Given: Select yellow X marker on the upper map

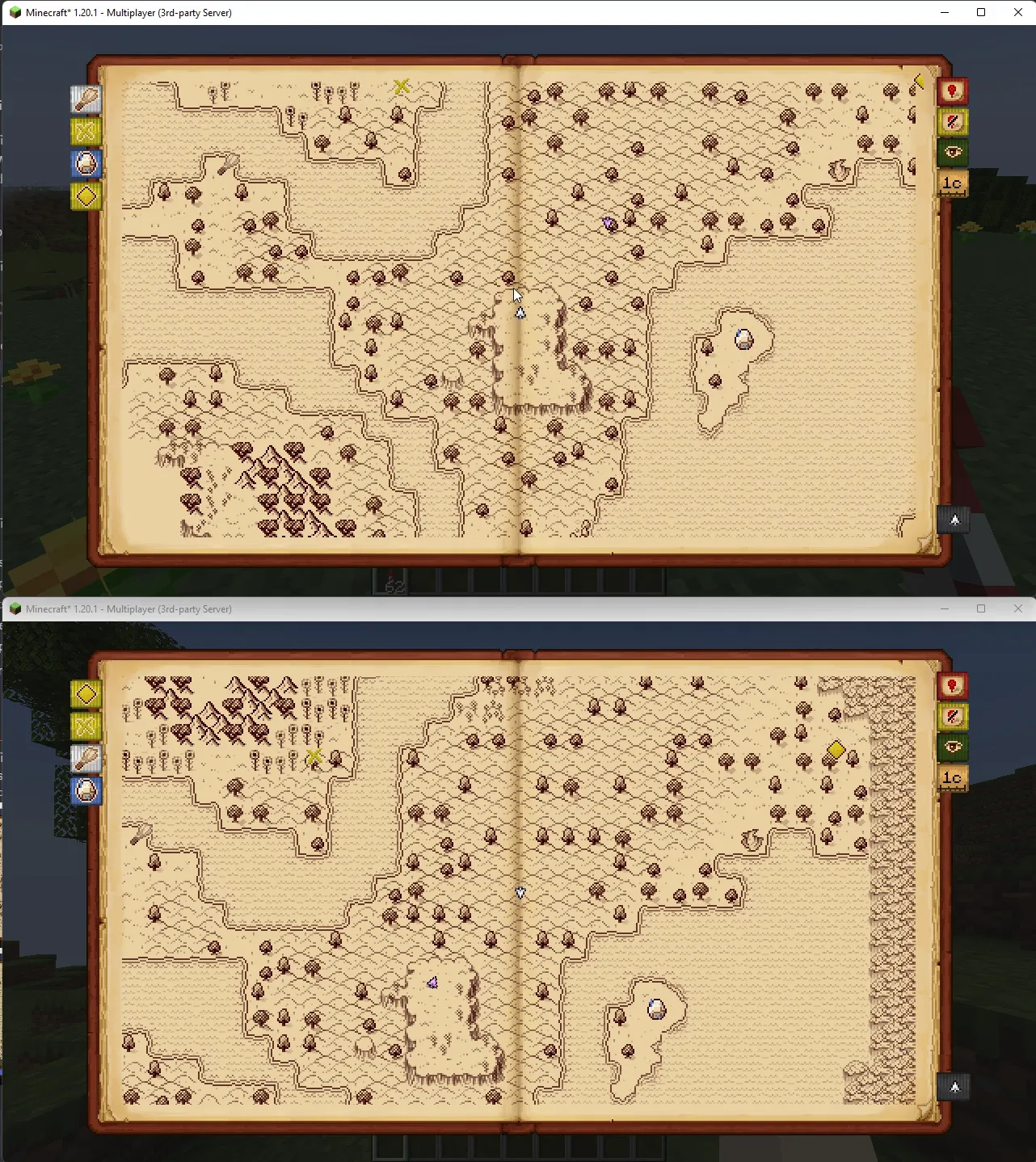Looking at the screenshot, I should (402, 86).
